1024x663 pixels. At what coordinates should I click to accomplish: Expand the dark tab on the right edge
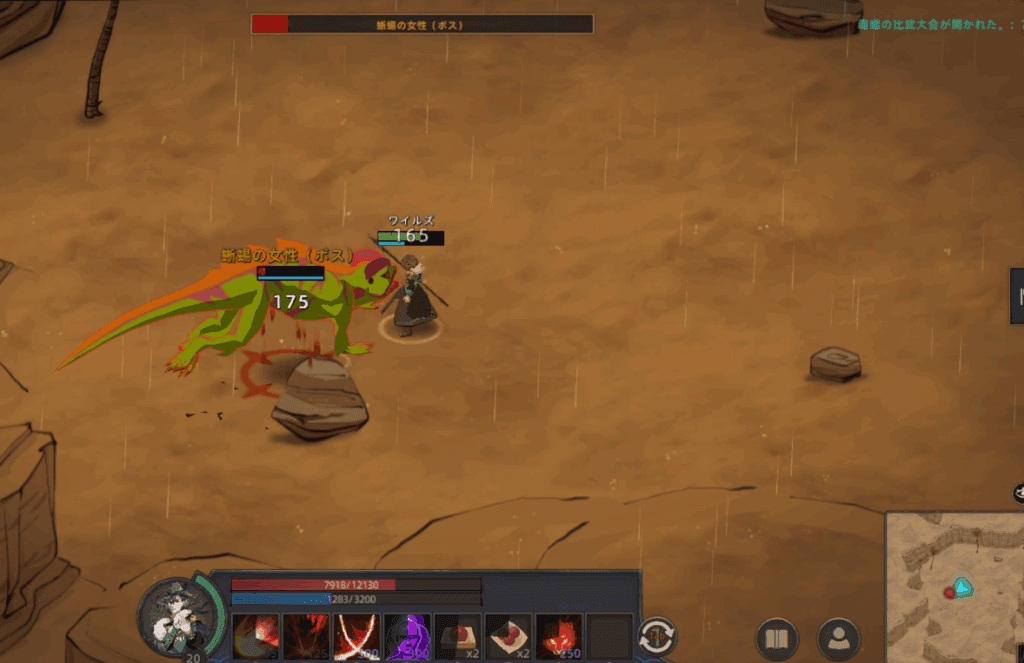point(1017,296)
